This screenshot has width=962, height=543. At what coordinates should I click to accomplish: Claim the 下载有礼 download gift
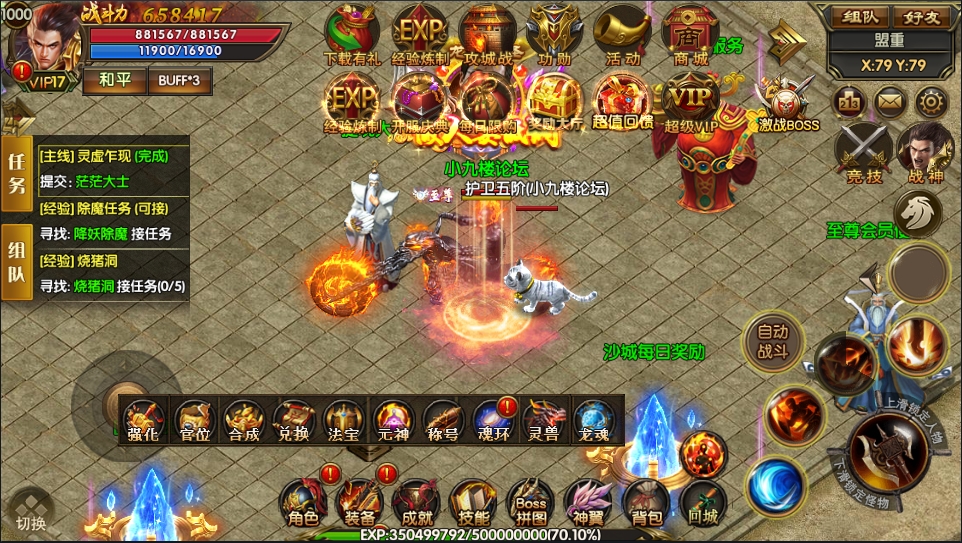point(352,32)
